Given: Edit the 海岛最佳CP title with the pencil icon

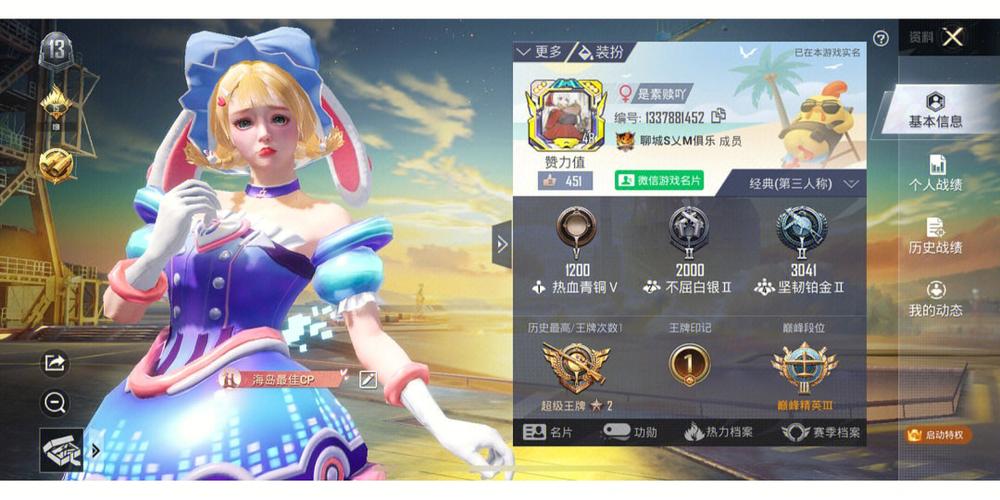Looking at the screenshot, I should tap(367, 379).
